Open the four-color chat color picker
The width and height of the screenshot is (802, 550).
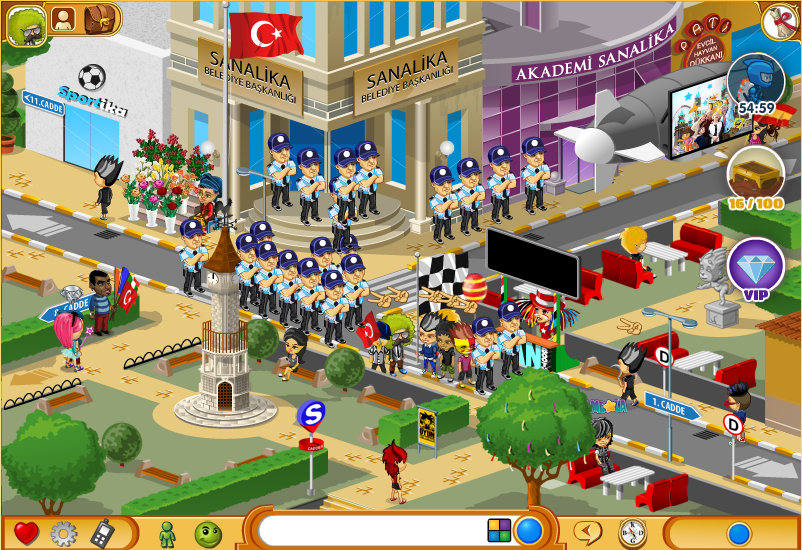pos(499,530)
